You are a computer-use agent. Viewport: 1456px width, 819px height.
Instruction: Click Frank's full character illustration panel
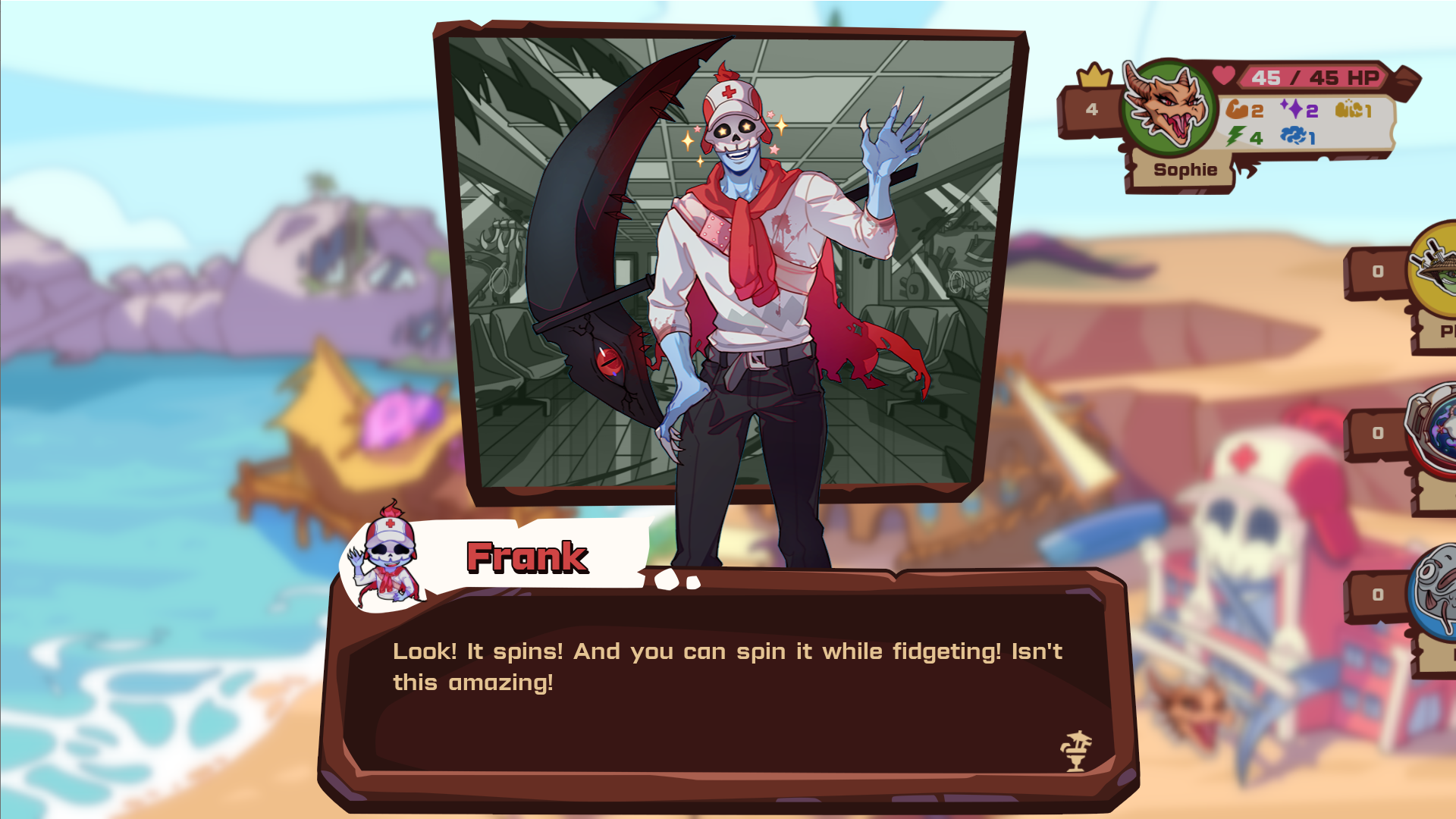point(728,265)
